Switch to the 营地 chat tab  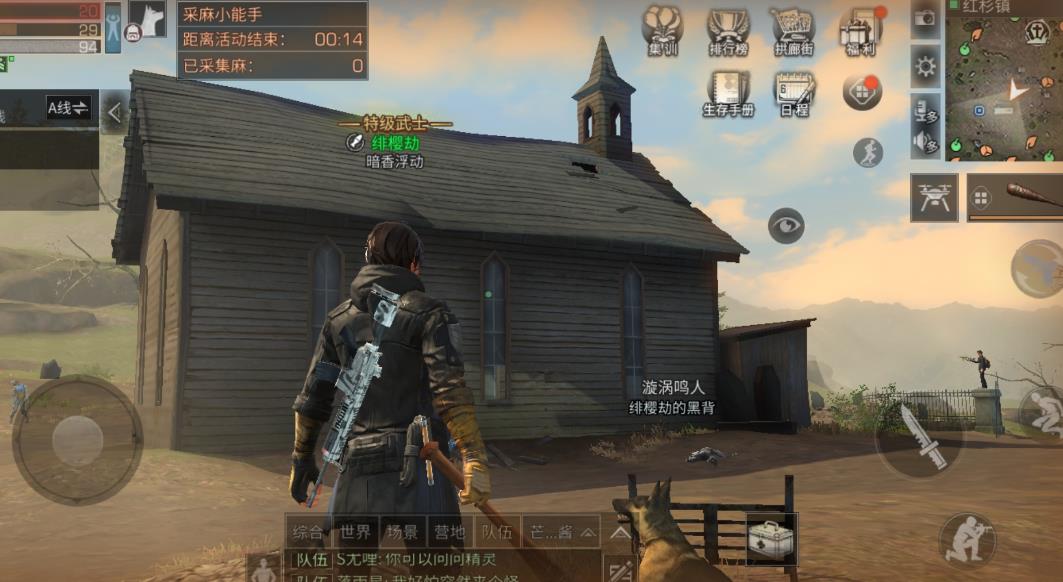pyautogui.click(x=448, y=531)
